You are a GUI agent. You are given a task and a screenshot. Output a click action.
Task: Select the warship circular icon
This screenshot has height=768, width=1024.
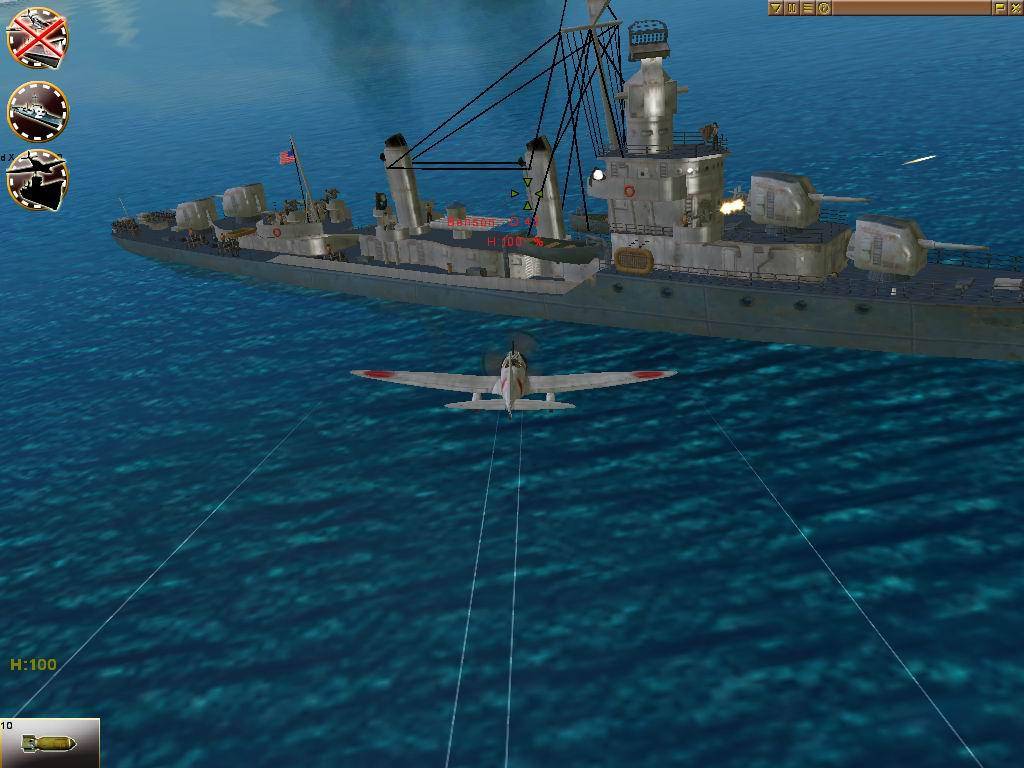pyautogui.click(x=37, y=110)
